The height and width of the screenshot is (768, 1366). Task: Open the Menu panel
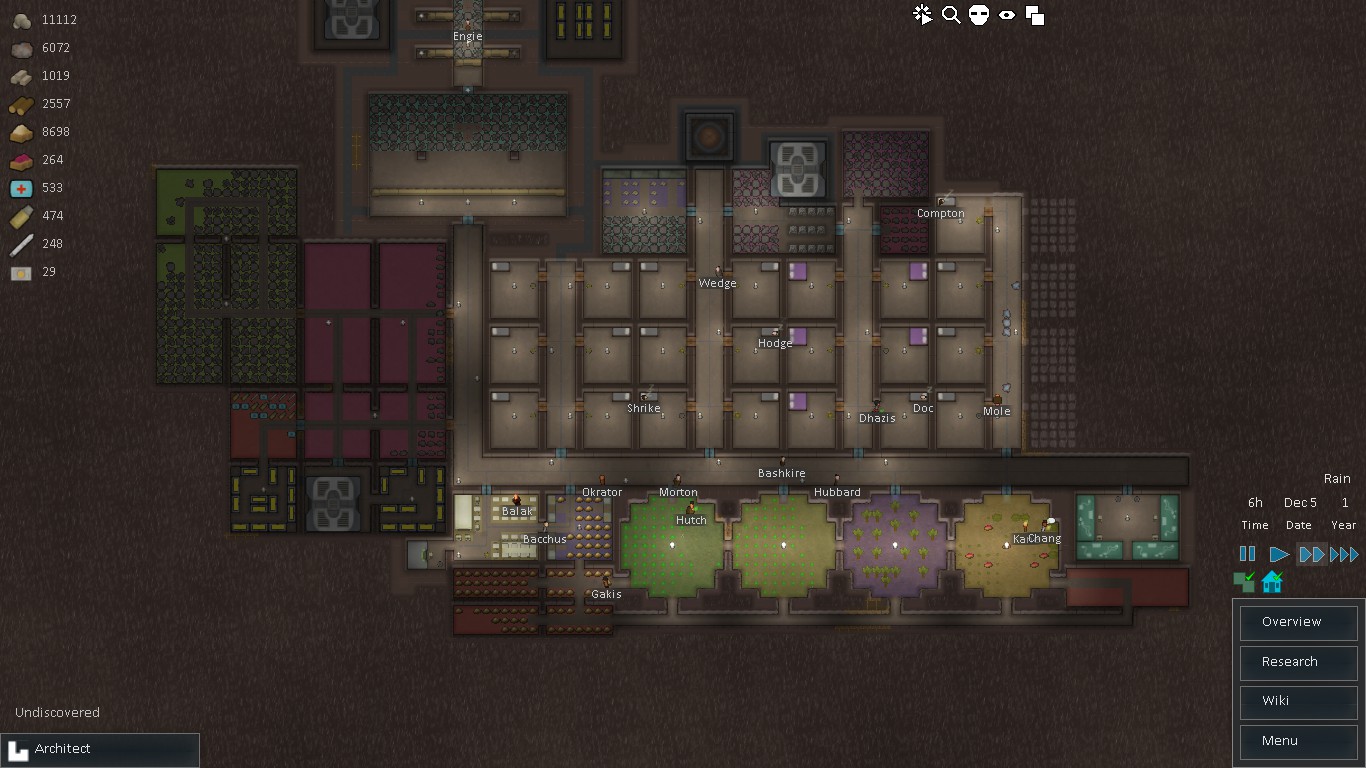1297,741
